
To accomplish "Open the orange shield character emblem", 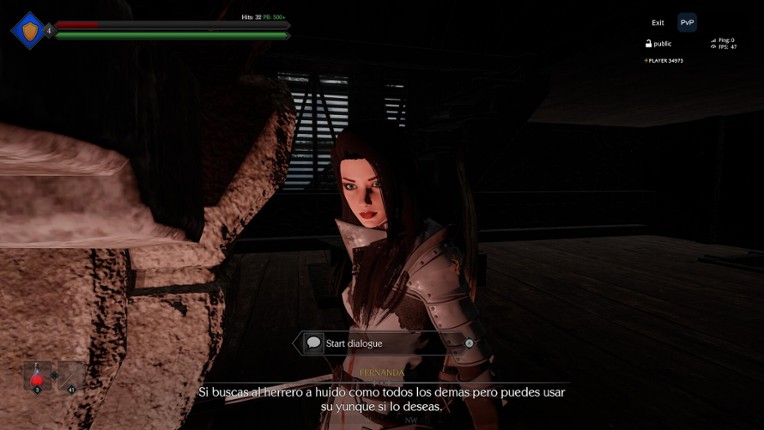I will click(x=29, y=31).
